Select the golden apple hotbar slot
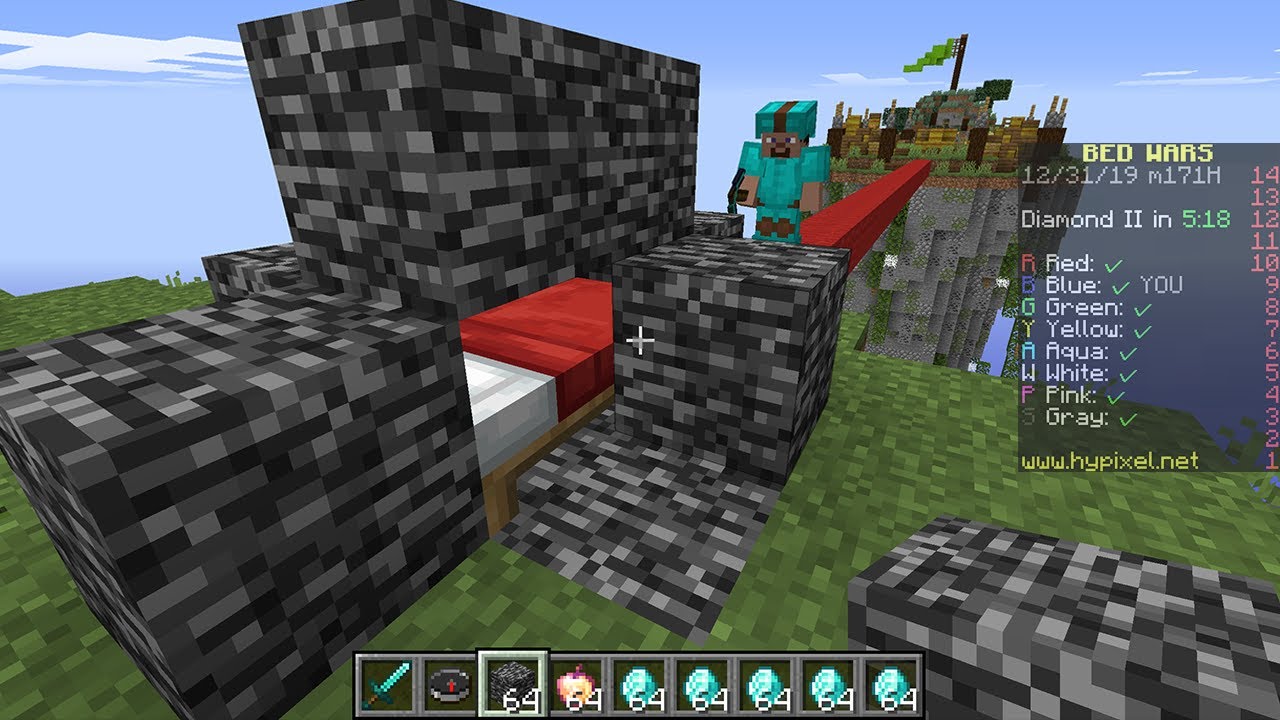Screen dimensions: 1280x720 tap(576, 685)
